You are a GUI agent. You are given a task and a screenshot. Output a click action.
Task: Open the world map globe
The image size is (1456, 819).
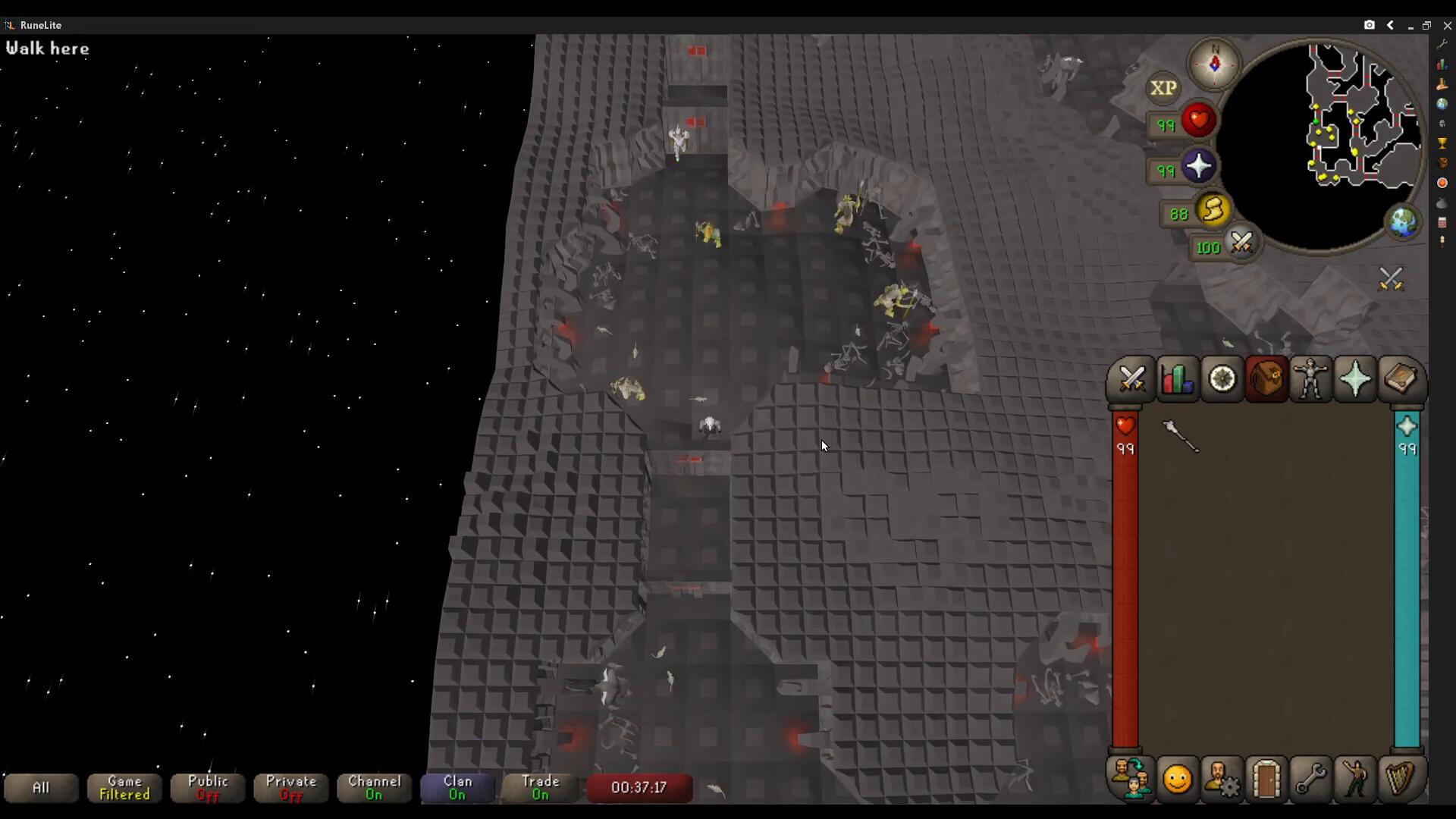1403,223
